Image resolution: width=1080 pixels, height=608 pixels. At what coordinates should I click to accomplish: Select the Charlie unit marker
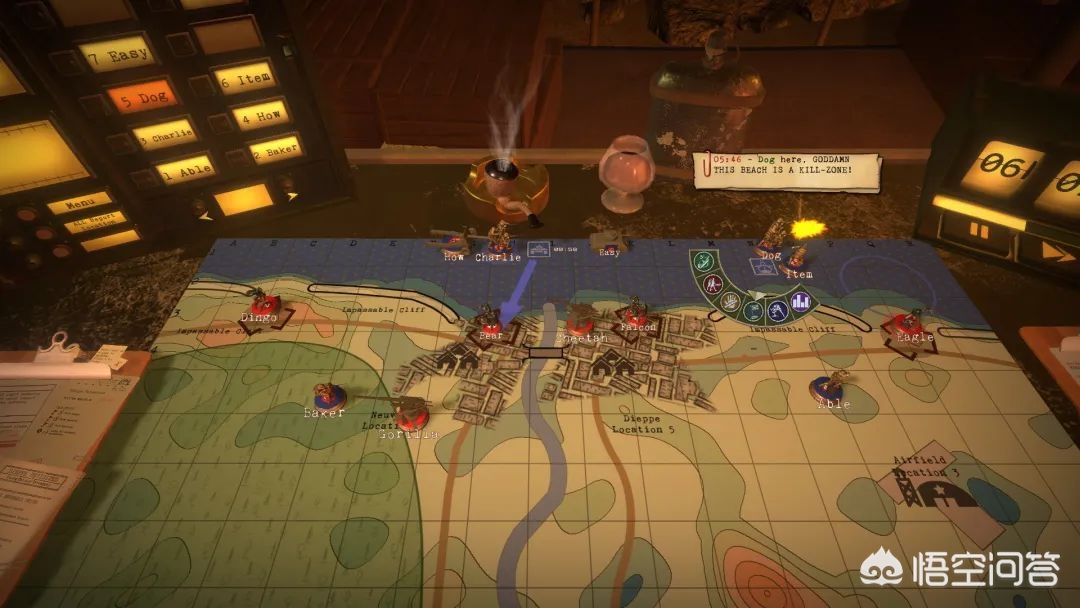click(497, 241)
